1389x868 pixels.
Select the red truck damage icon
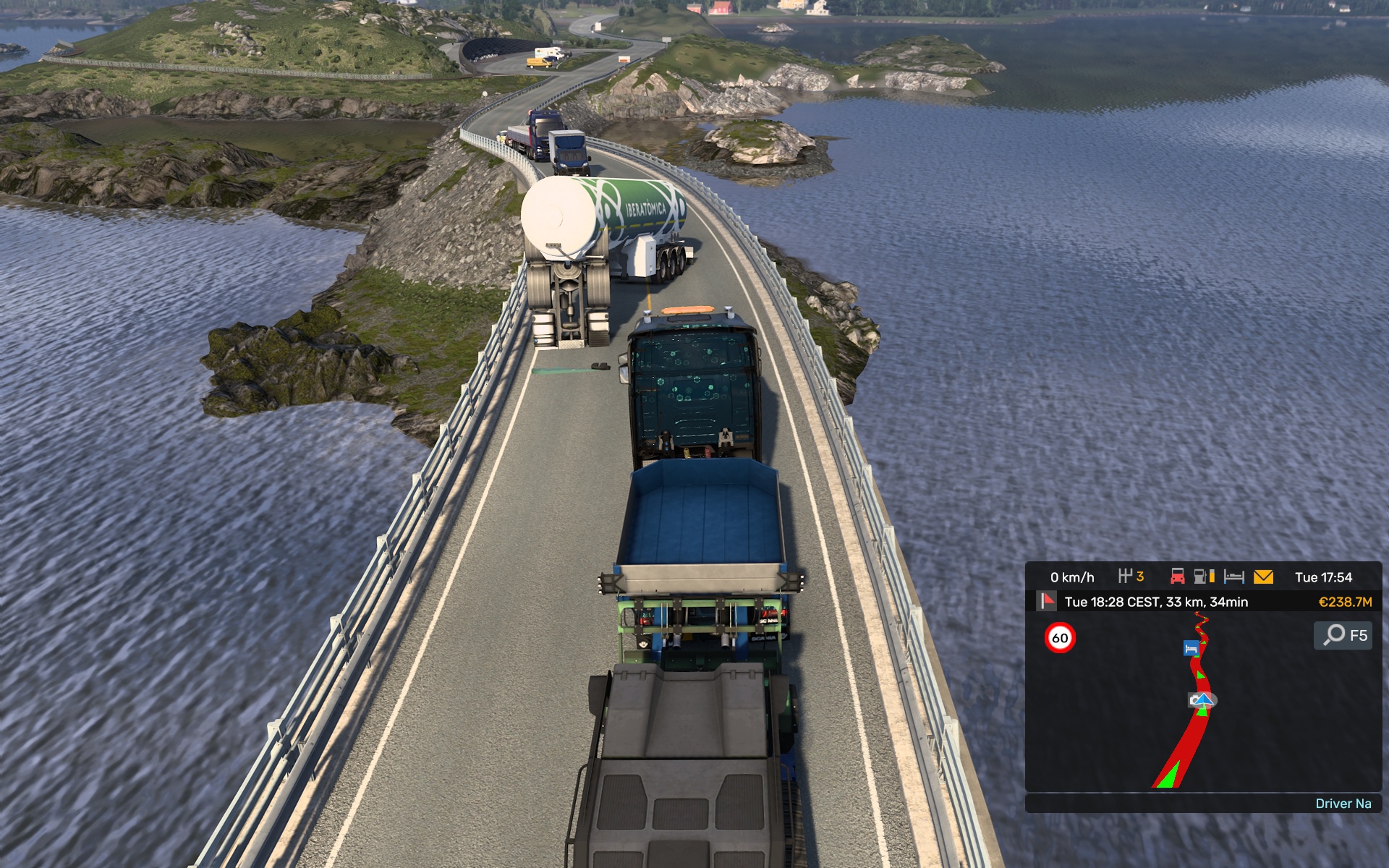[x=1177, y=576]
